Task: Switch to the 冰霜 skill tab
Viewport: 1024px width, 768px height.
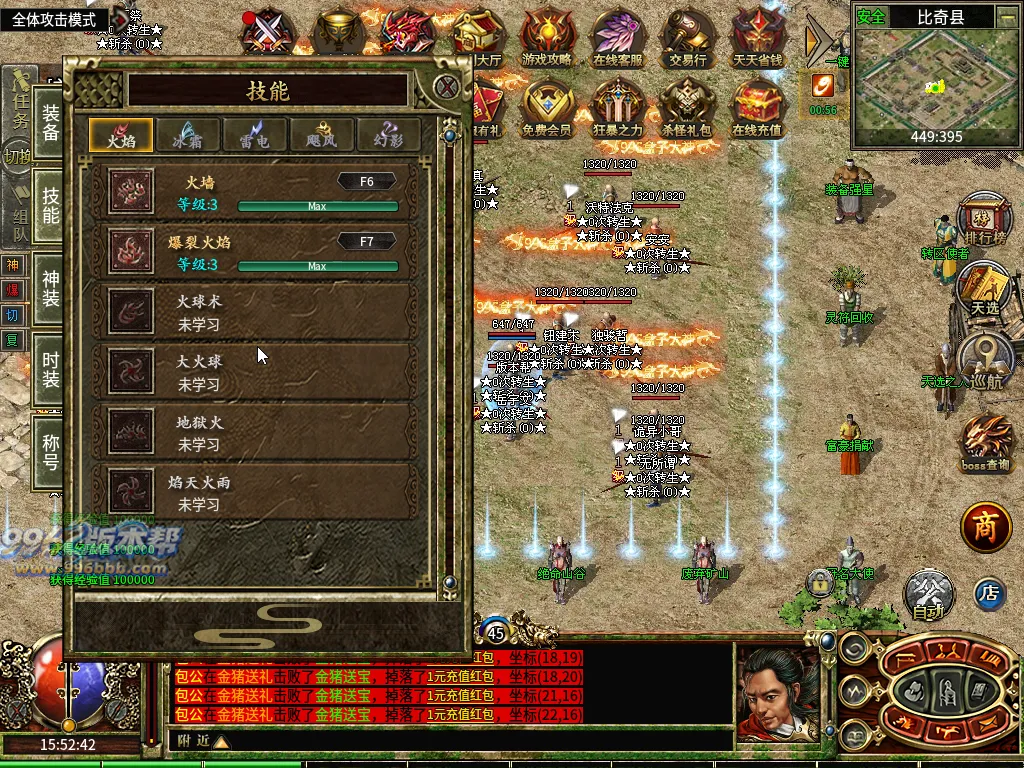Action: pos(186,135)
